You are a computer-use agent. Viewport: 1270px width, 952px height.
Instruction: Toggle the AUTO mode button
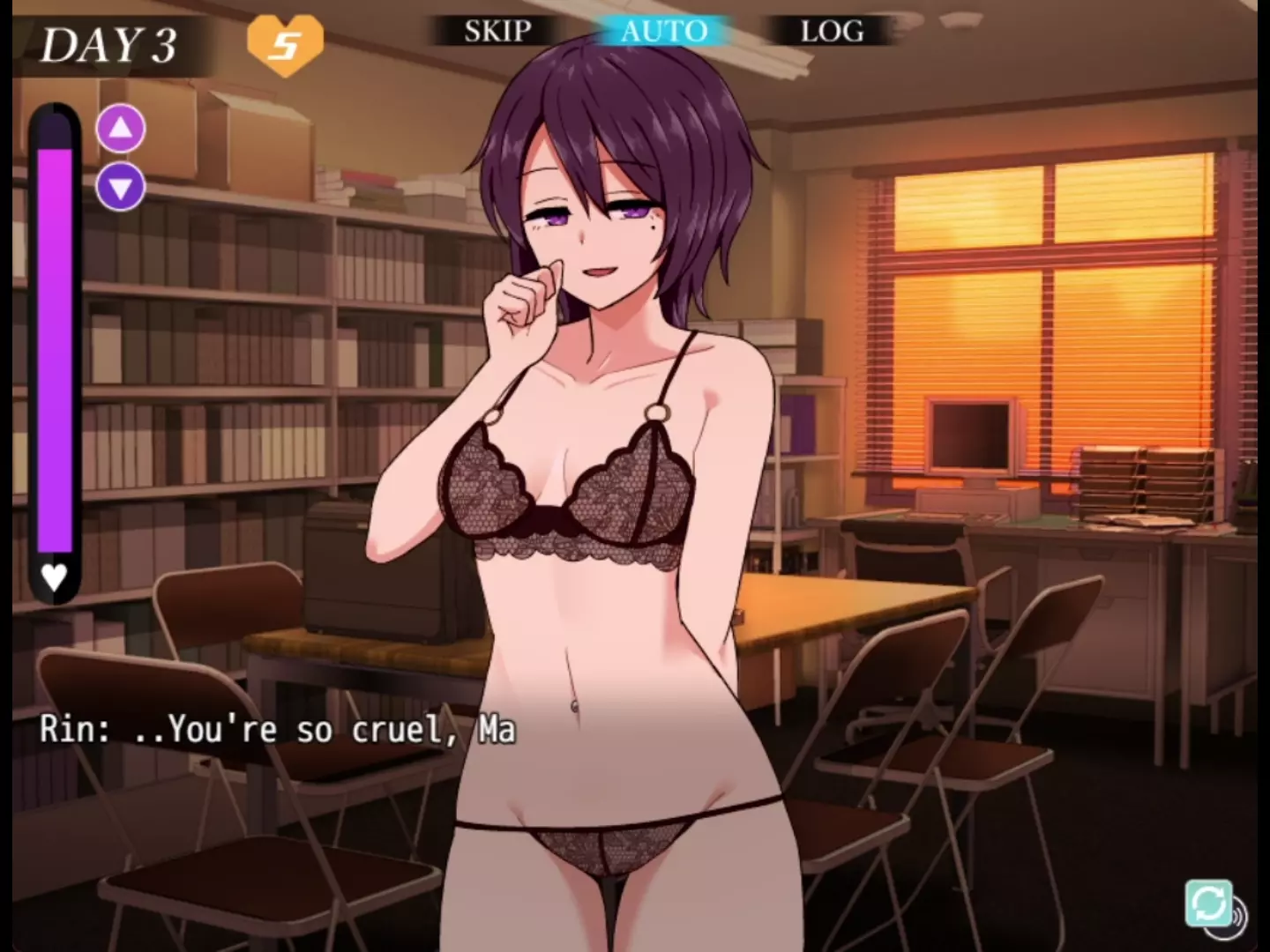[664, 32]
